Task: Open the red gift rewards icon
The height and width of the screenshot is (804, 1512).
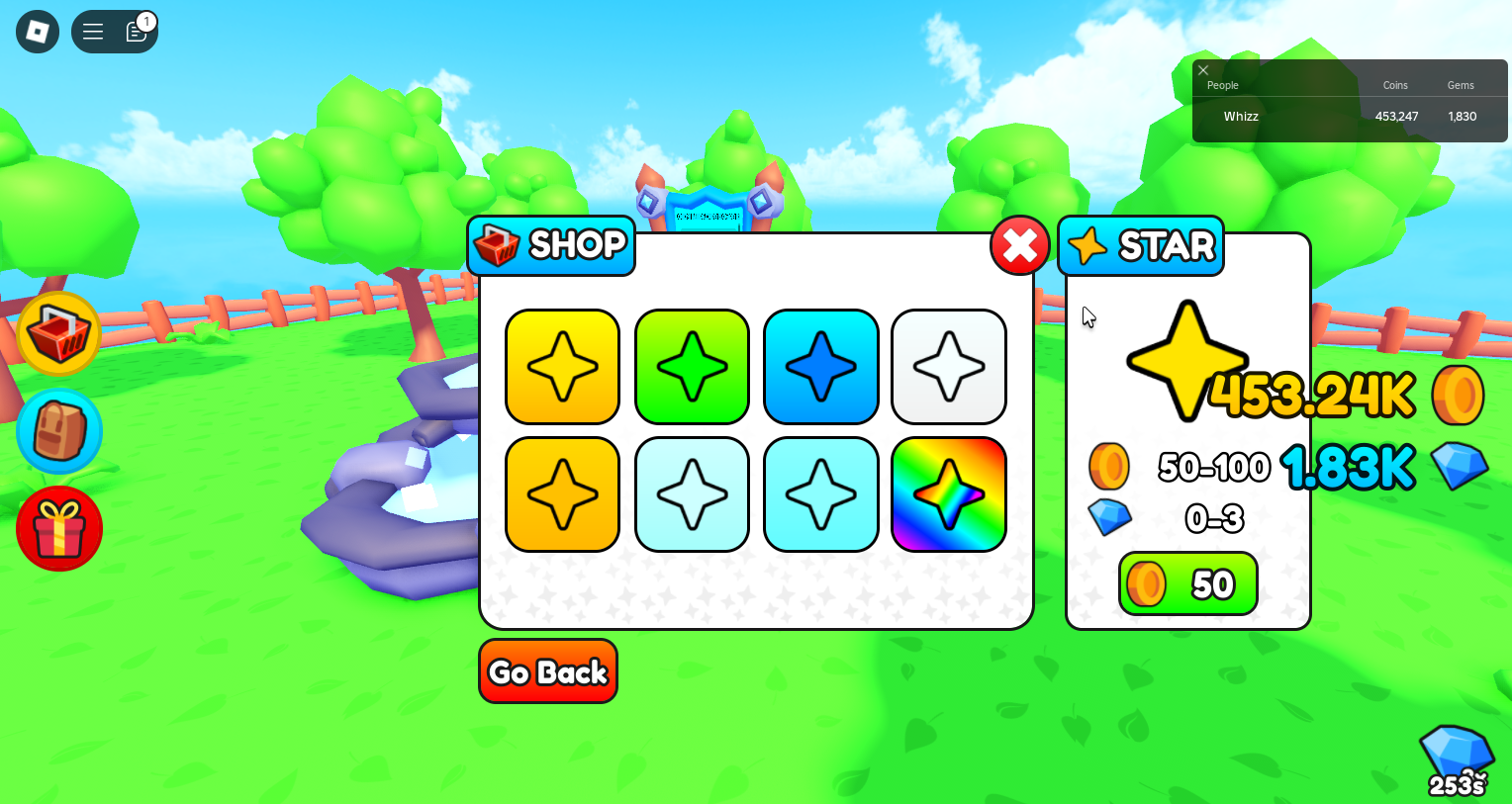Action: [x=59, y=528]
